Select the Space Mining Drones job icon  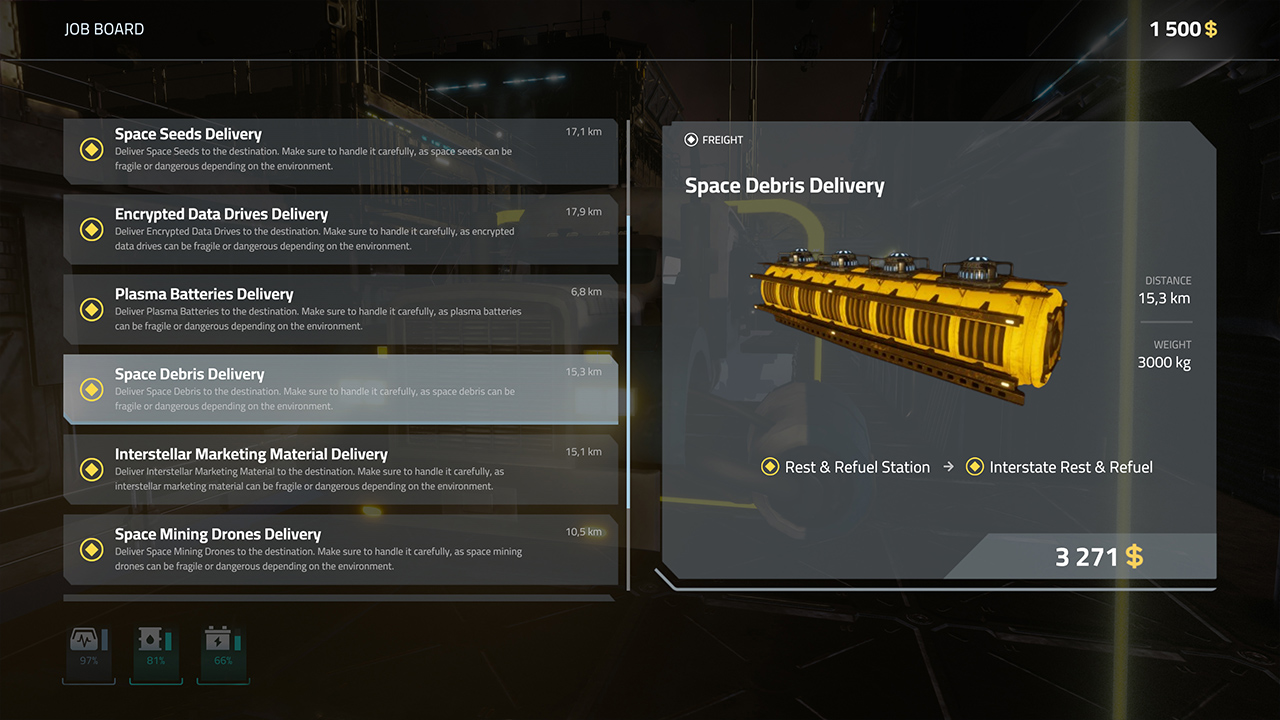[92, 549]
